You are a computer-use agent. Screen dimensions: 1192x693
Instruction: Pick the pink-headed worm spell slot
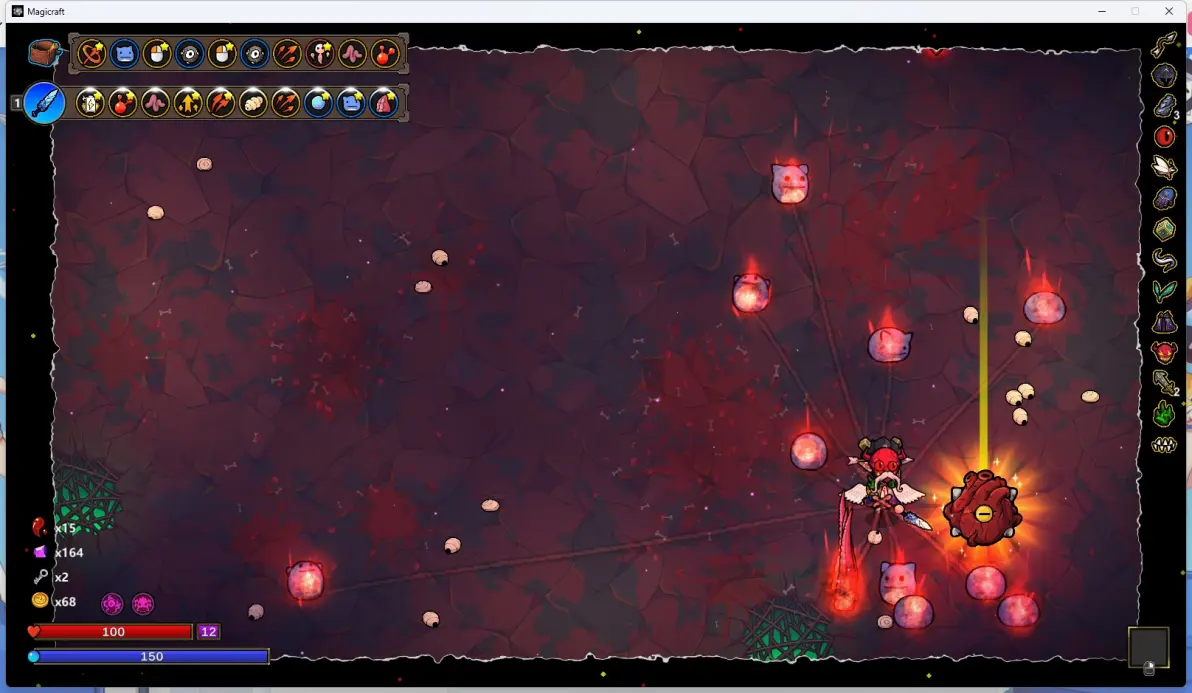tap(319, 53)
